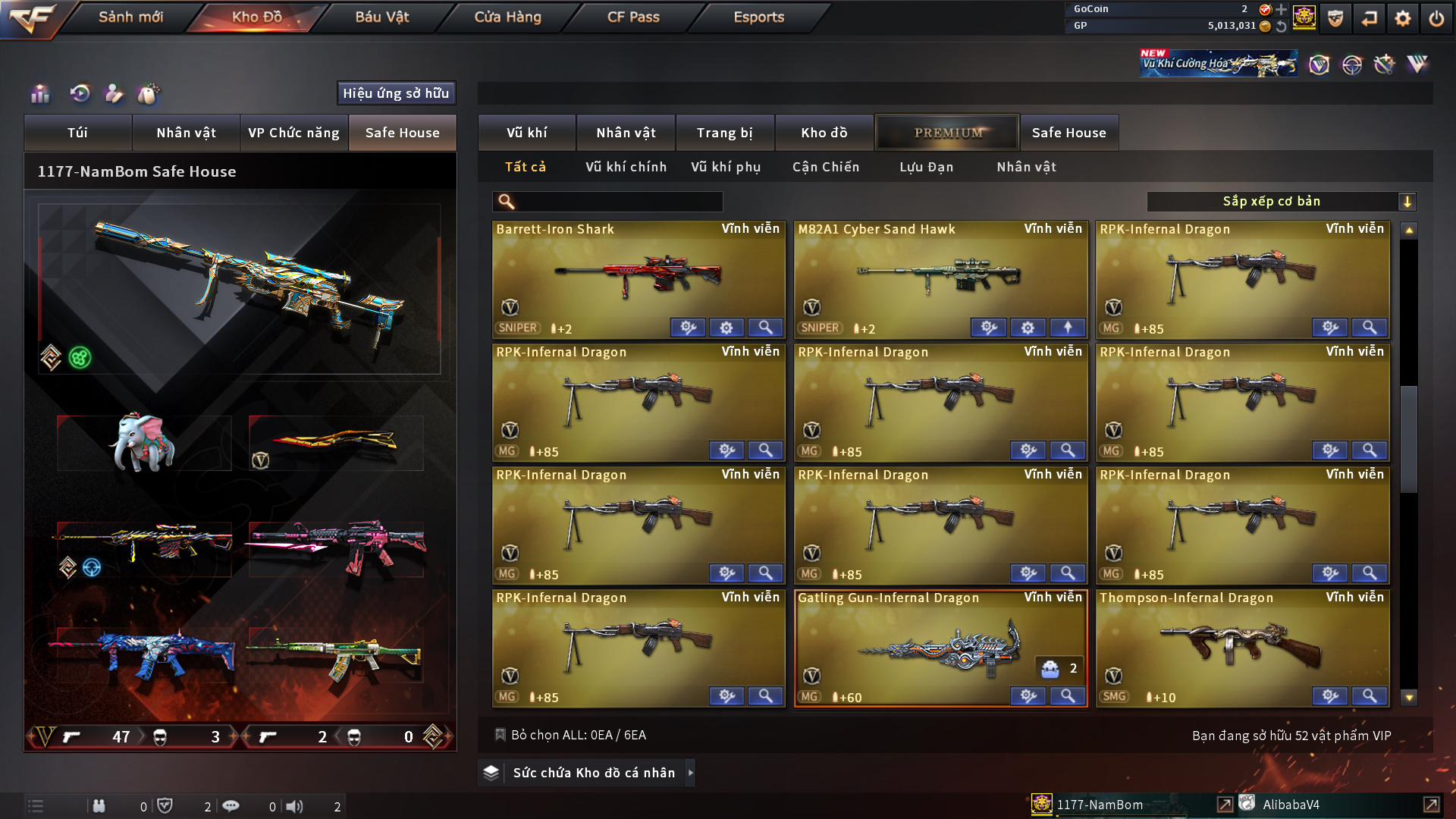Select the VP Chức năng tab
This screenshot has height=819, width=1456.
(293, 133)
